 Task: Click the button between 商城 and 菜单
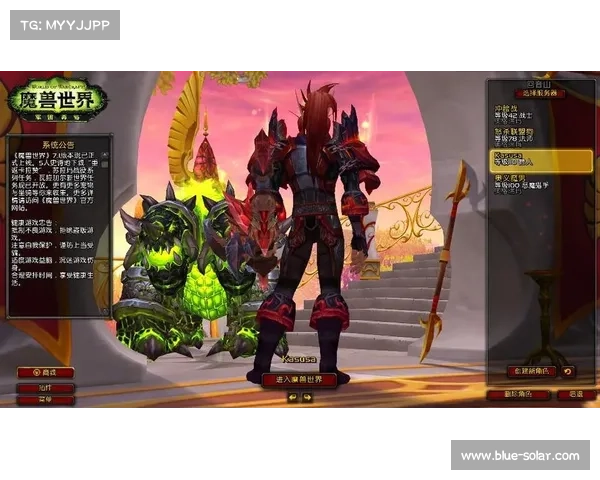tap(45, 386)
